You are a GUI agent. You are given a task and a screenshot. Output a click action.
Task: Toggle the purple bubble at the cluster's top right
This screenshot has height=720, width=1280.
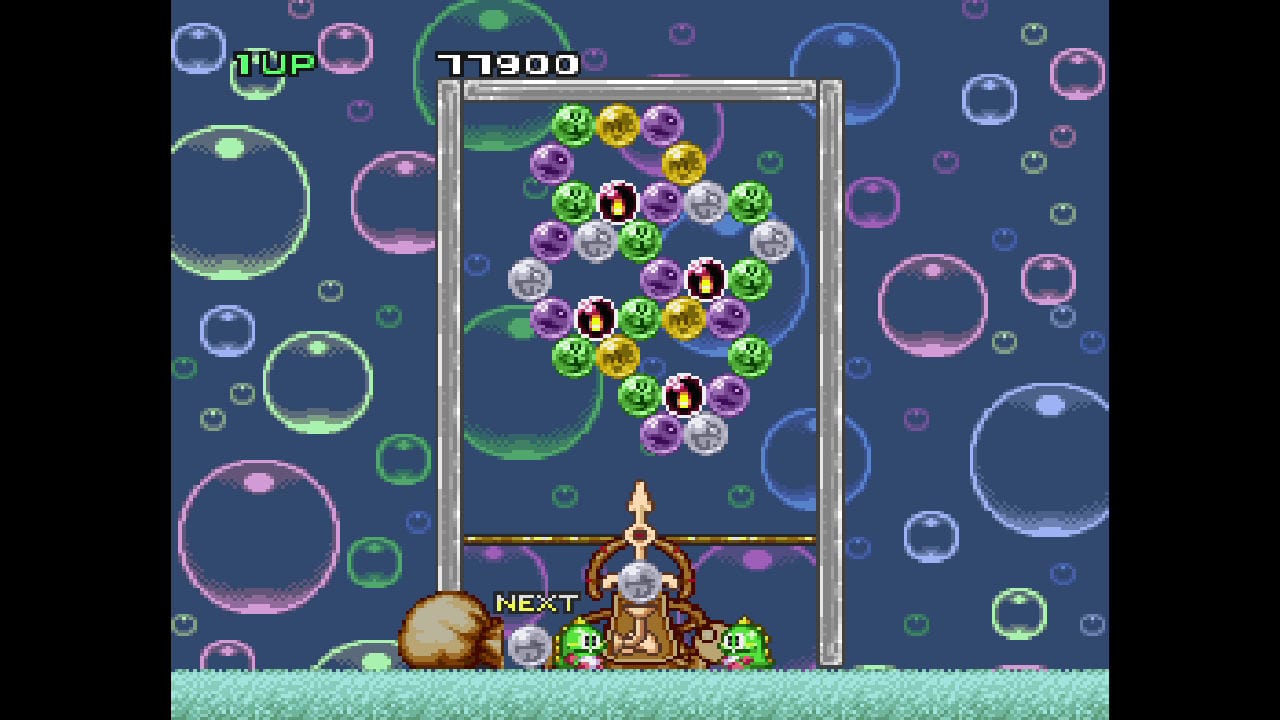[664, 125]
